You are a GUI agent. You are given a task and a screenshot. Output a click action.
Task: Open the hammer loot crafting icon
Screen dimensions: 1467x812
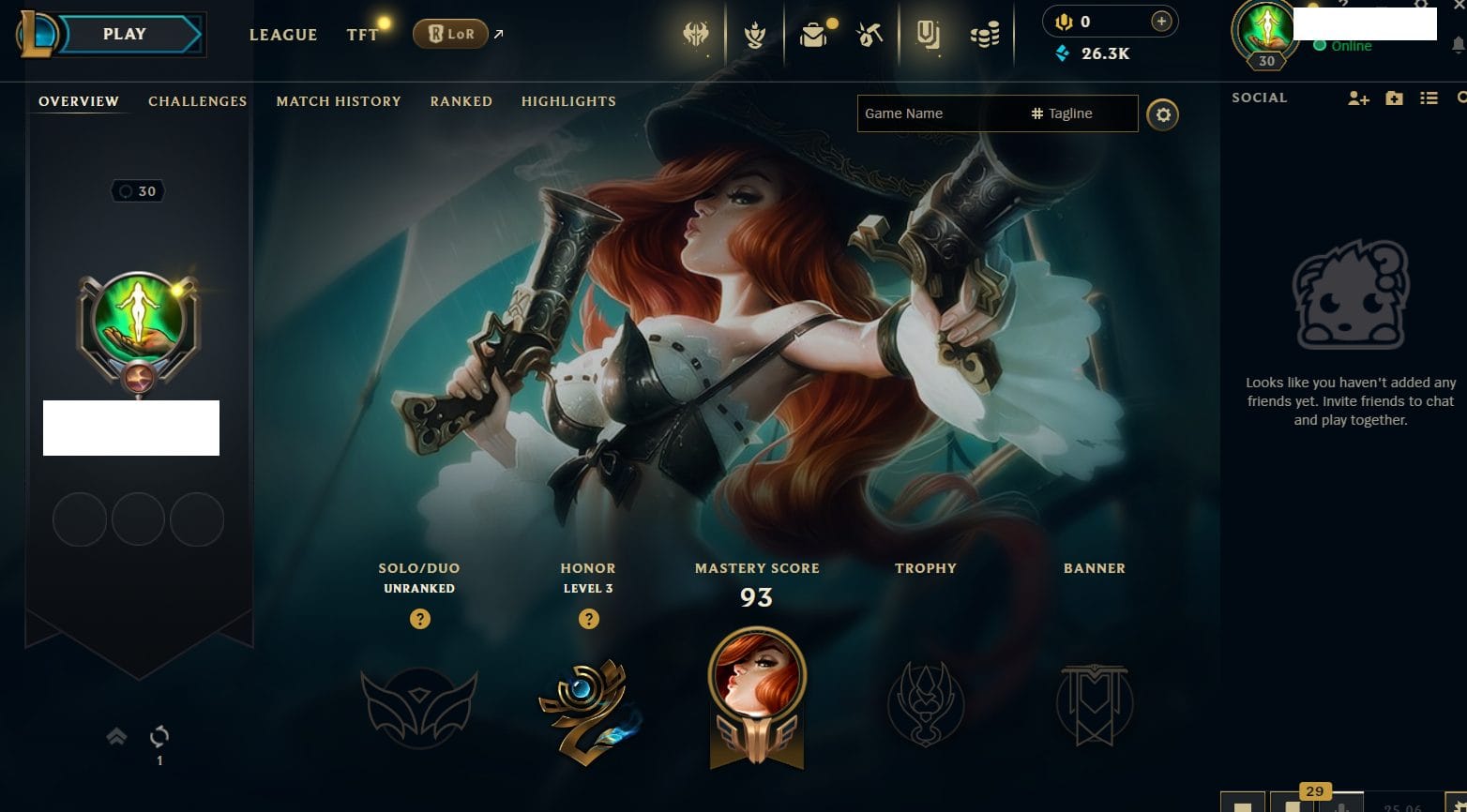[x=870, y=36]
